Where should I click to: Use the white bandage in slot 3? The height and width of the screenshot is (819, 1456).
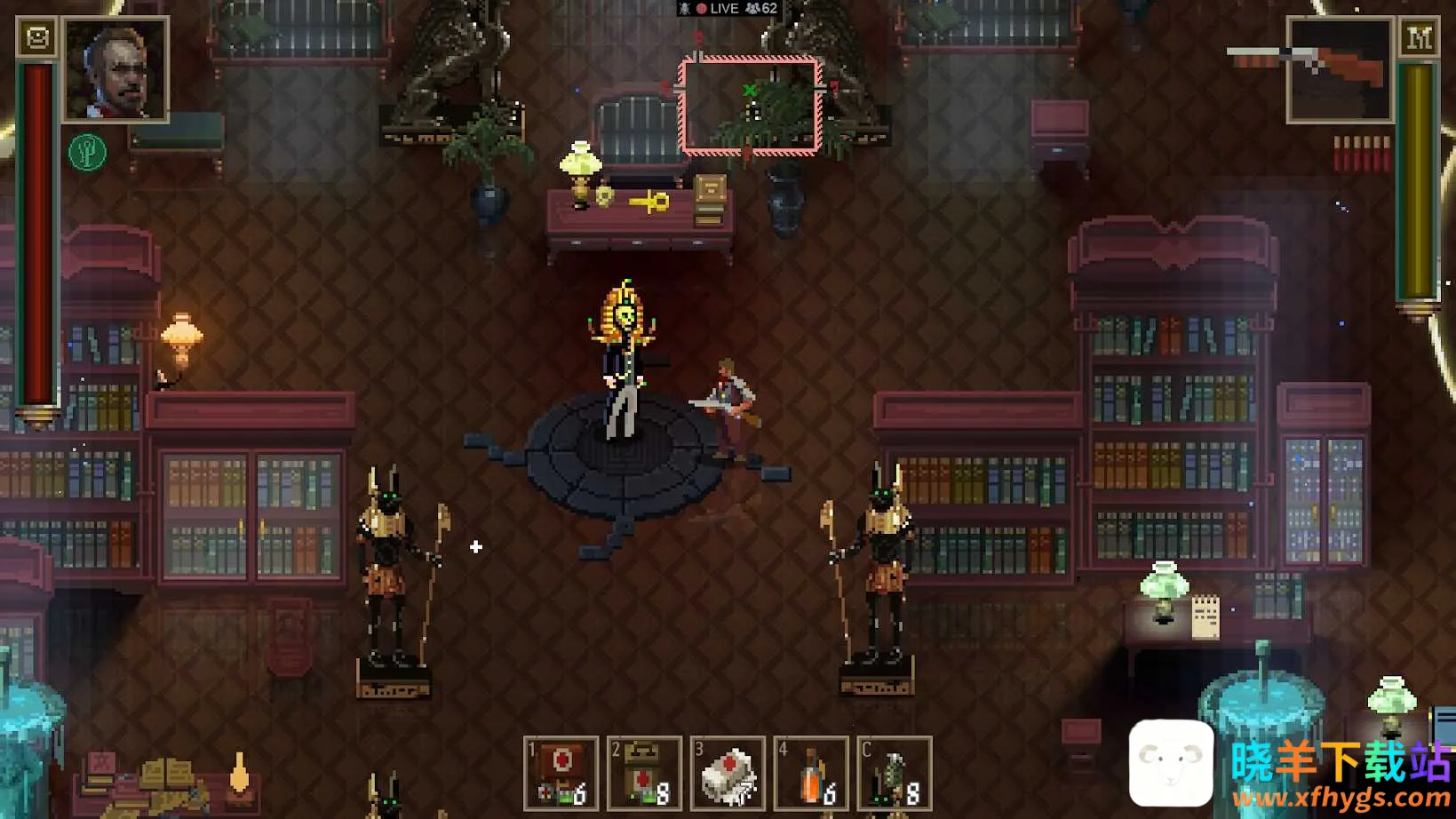coord(728,773)
